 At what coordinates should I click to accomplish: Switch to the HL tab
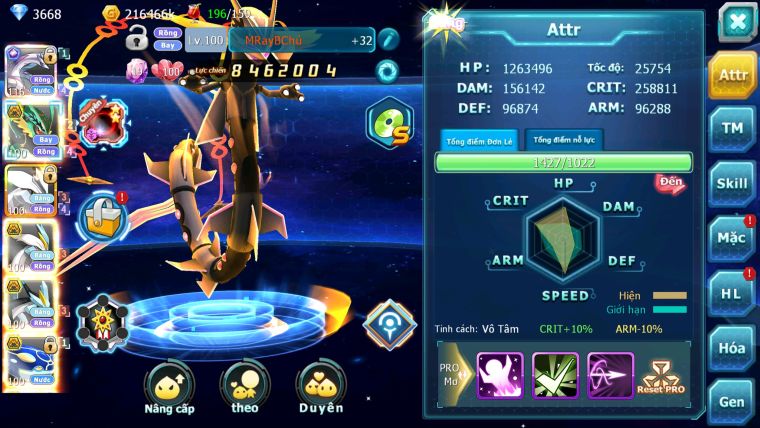pos(732,293)
